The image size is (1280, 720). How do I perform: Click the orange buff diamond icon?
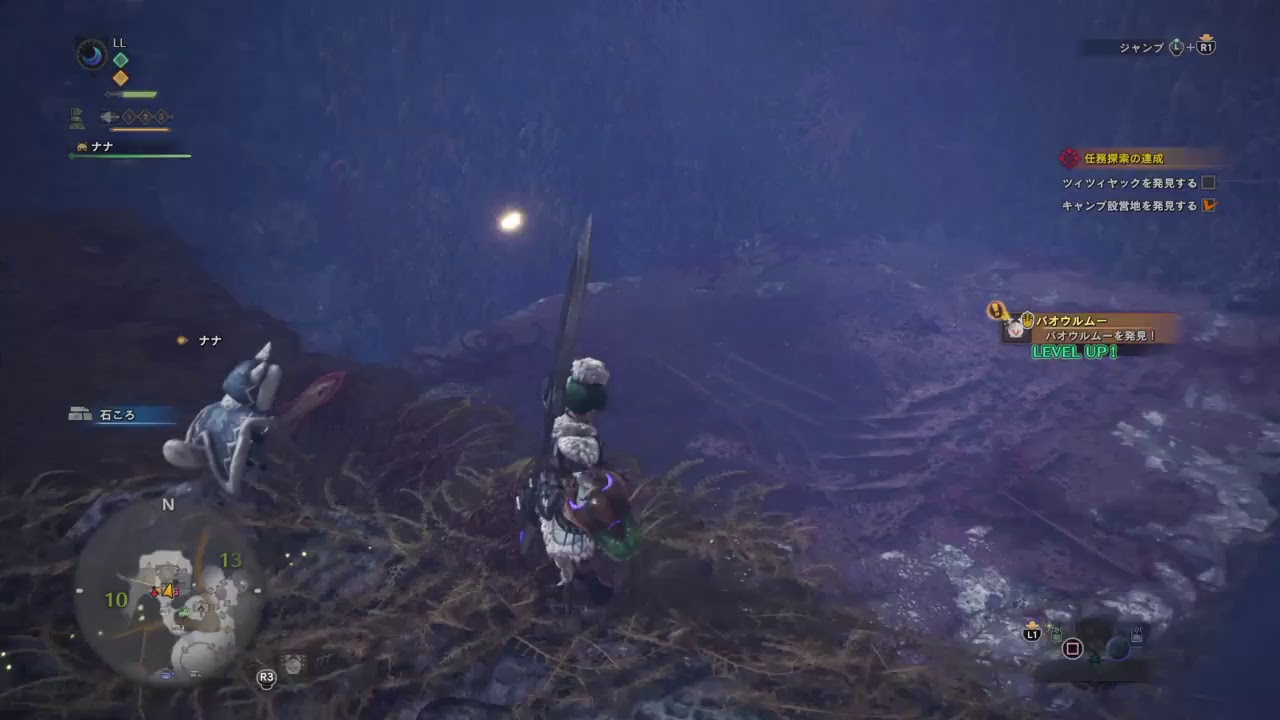[120, 77]
